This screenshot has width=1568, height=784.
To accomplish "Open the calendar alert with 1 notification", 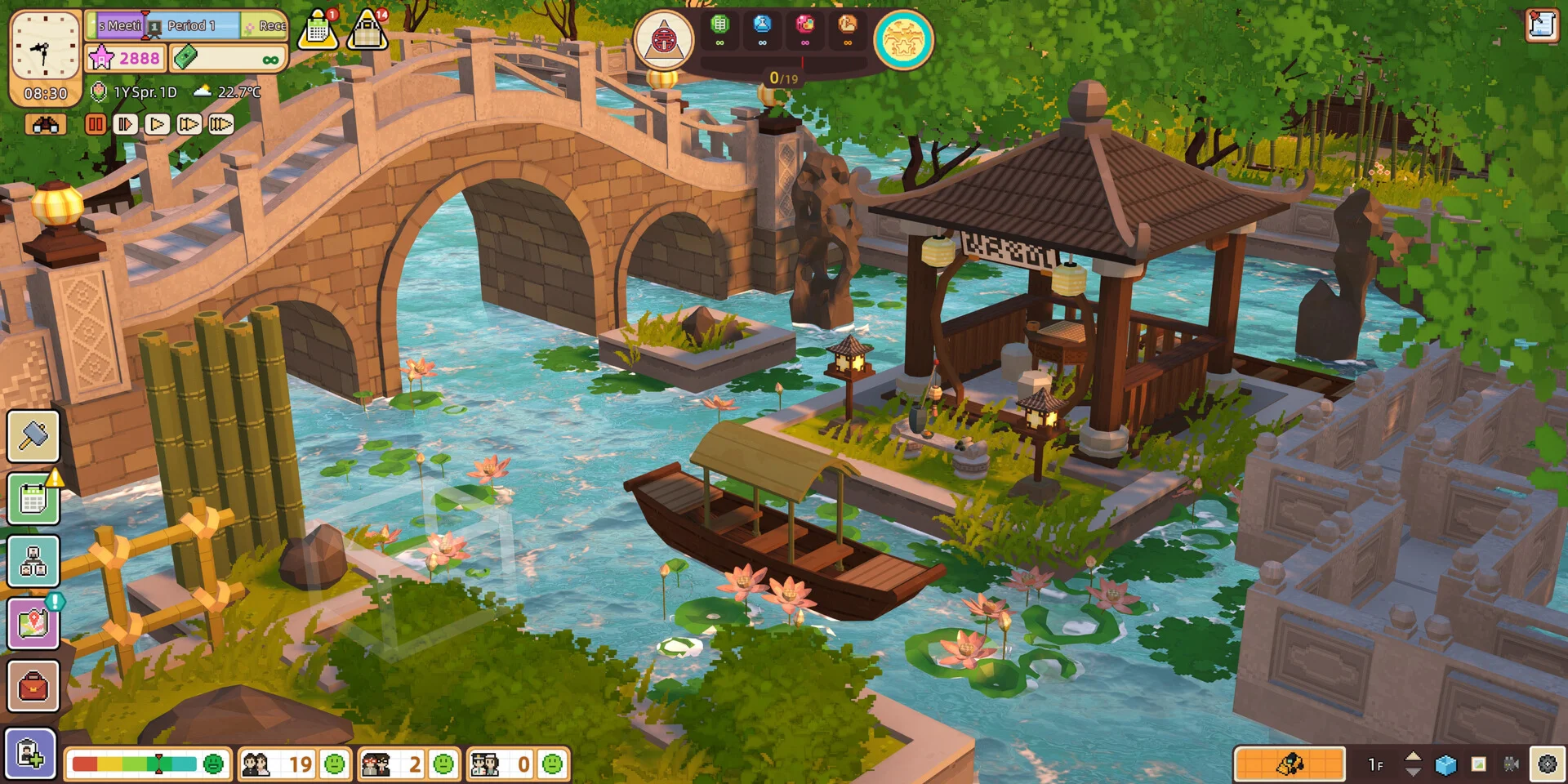I will pos(318,31).
